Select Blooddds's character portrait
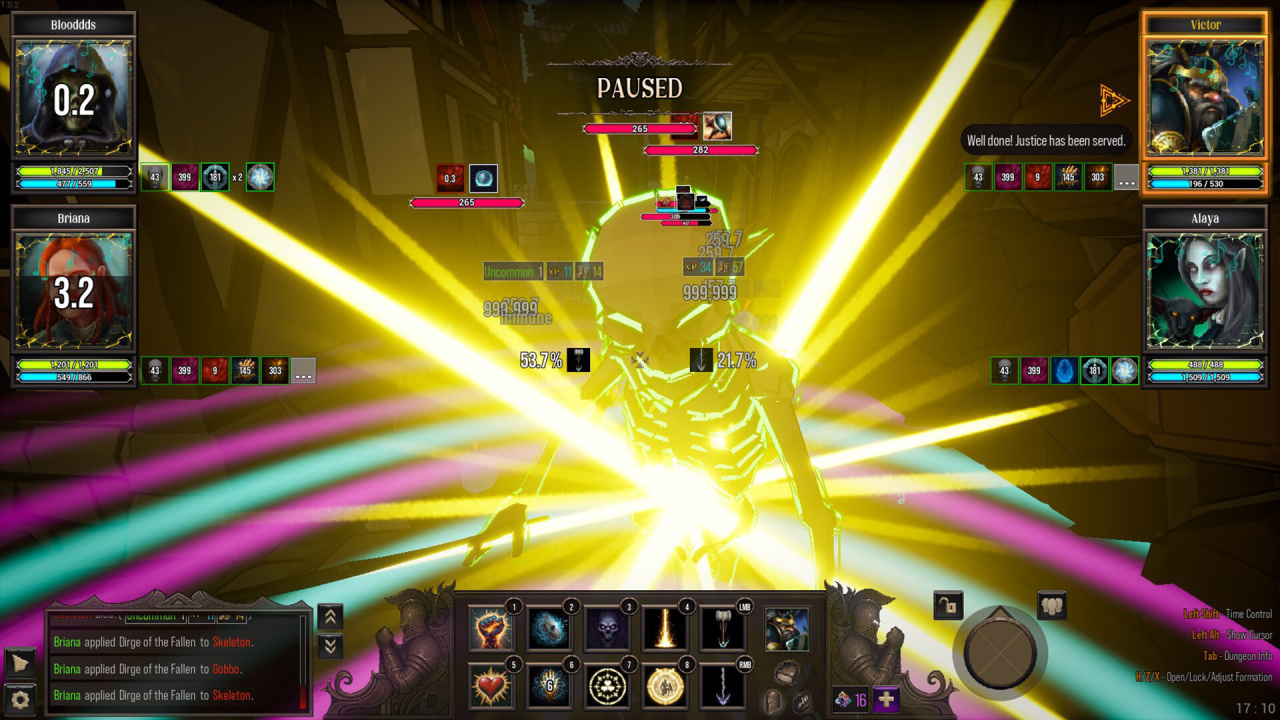The height and width of the screenshot is (720, 1280). click(x=73, y=98)
